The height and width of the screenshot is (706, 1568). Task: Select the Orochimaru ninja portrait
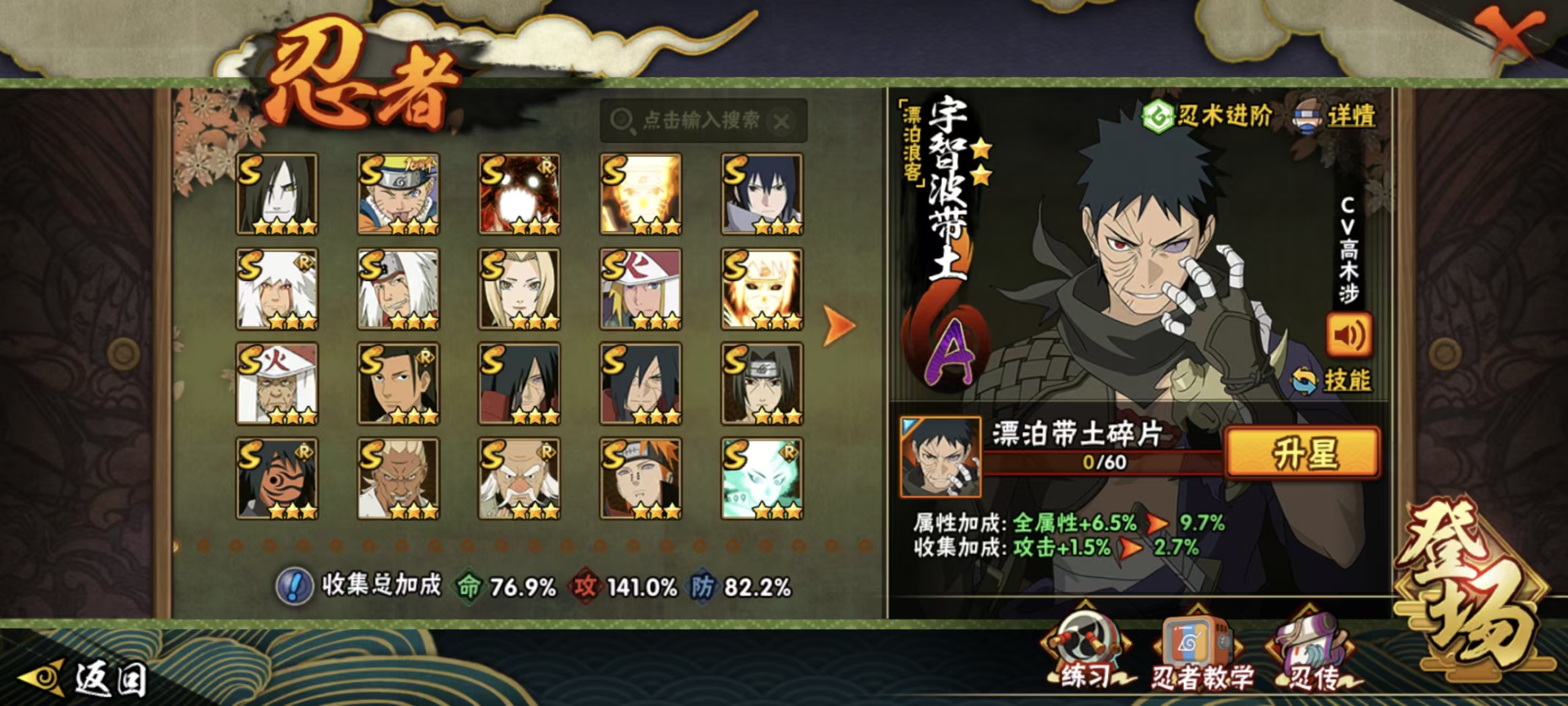point(277,194)
